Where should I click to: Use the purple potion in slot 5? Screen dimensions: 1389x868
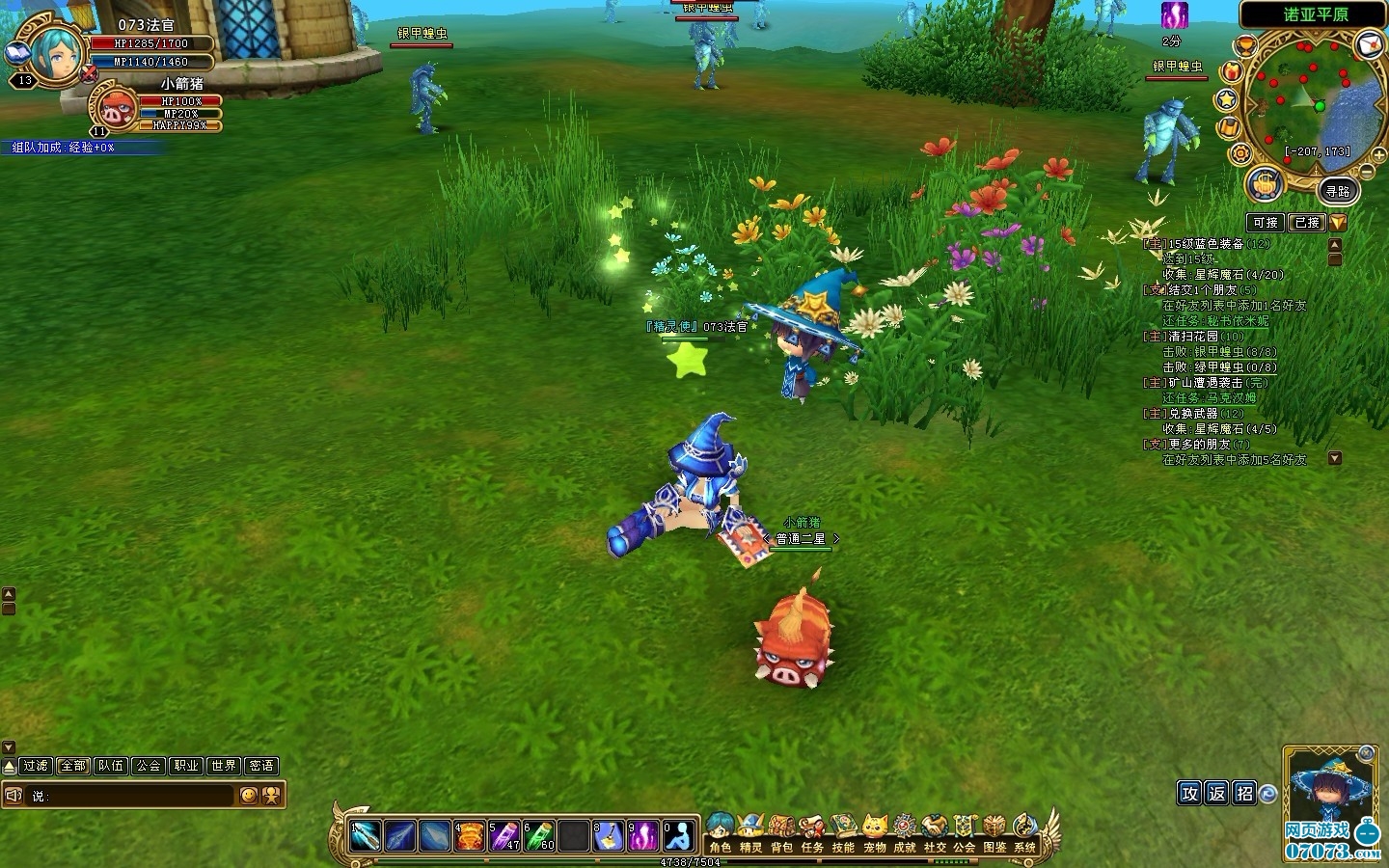[x=504, y=835]
